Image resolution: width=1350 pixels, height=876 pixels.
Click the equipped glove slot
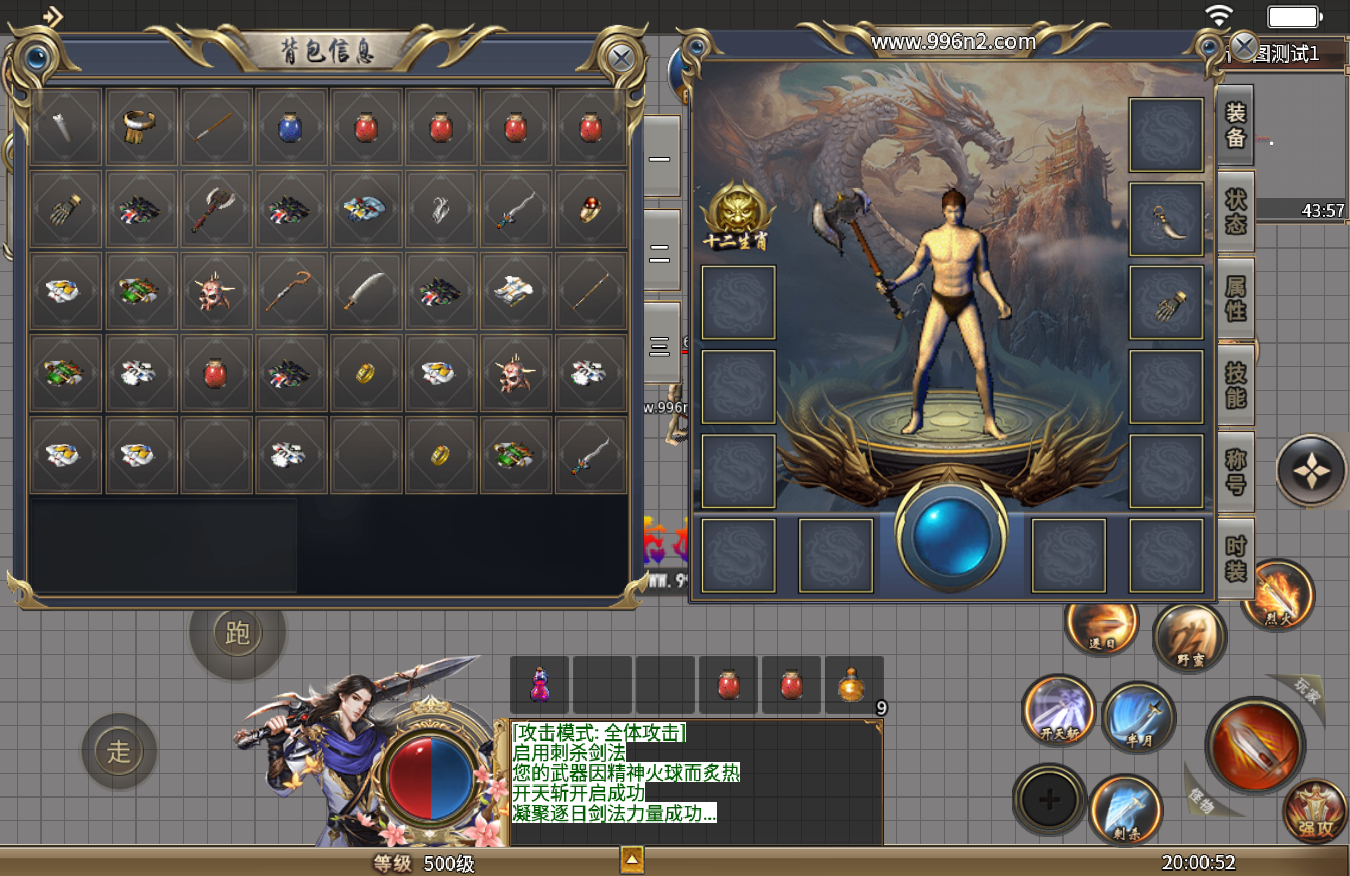[x=1165, y=303]
